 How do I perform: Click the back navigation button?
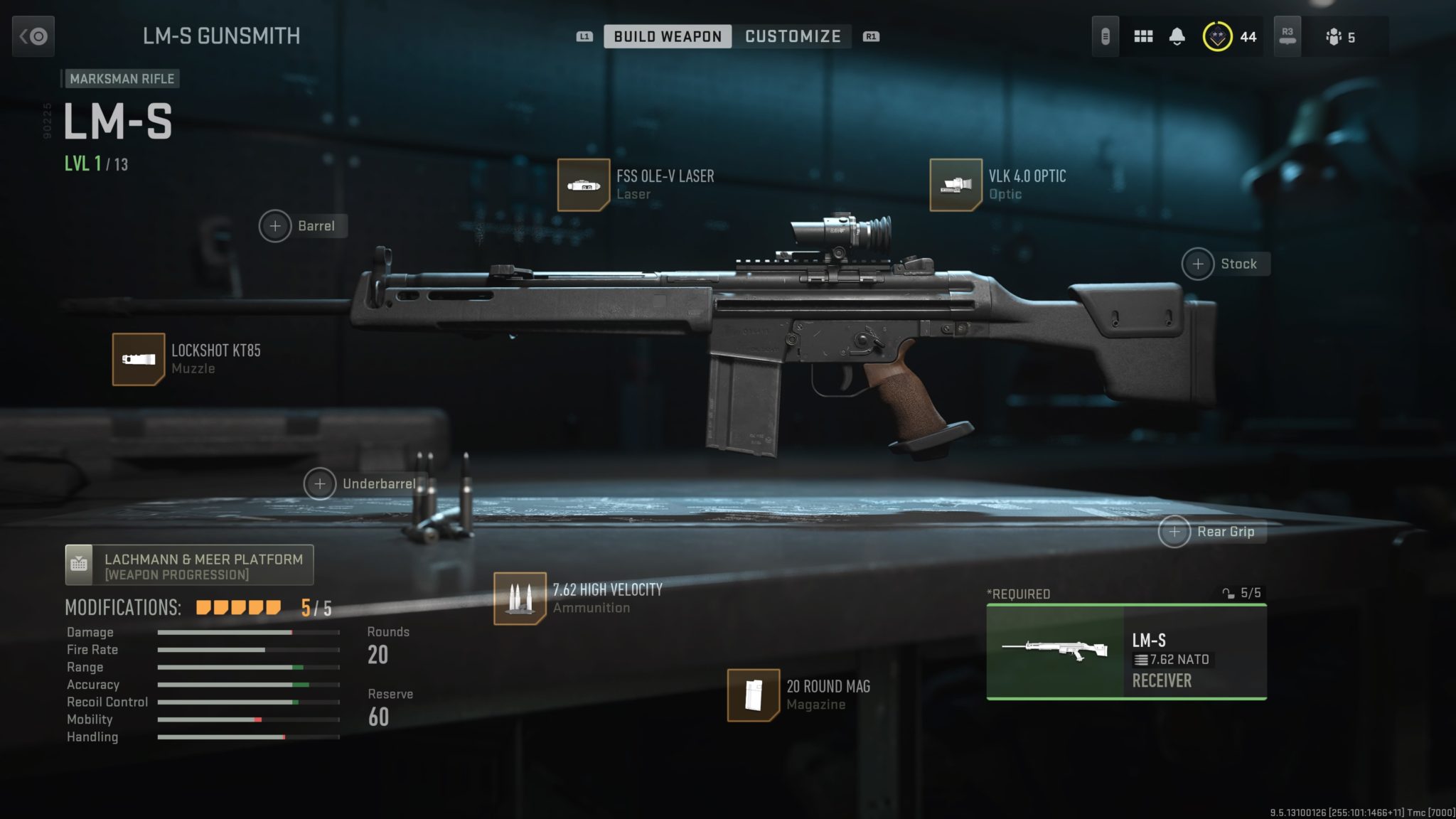point(33,36)
